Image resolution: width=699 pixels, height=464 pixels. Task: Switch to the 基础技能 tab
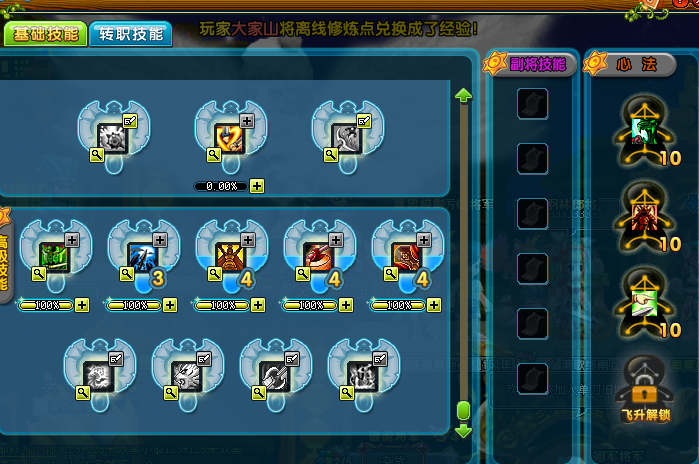click(44, 32)
